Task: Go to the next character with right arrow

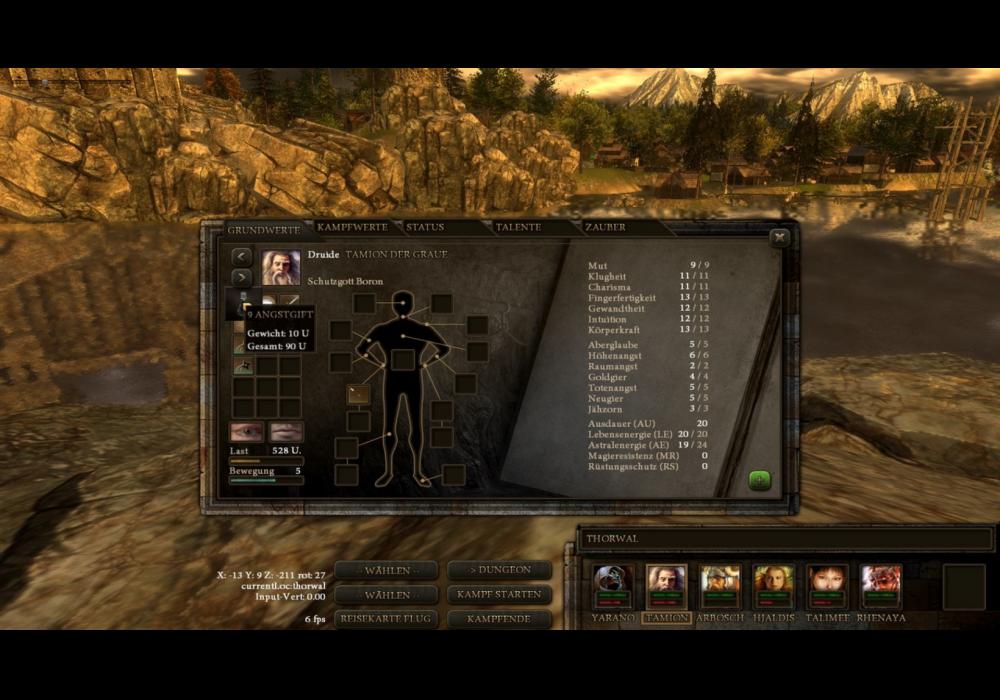Action: [x=242, y=277]
